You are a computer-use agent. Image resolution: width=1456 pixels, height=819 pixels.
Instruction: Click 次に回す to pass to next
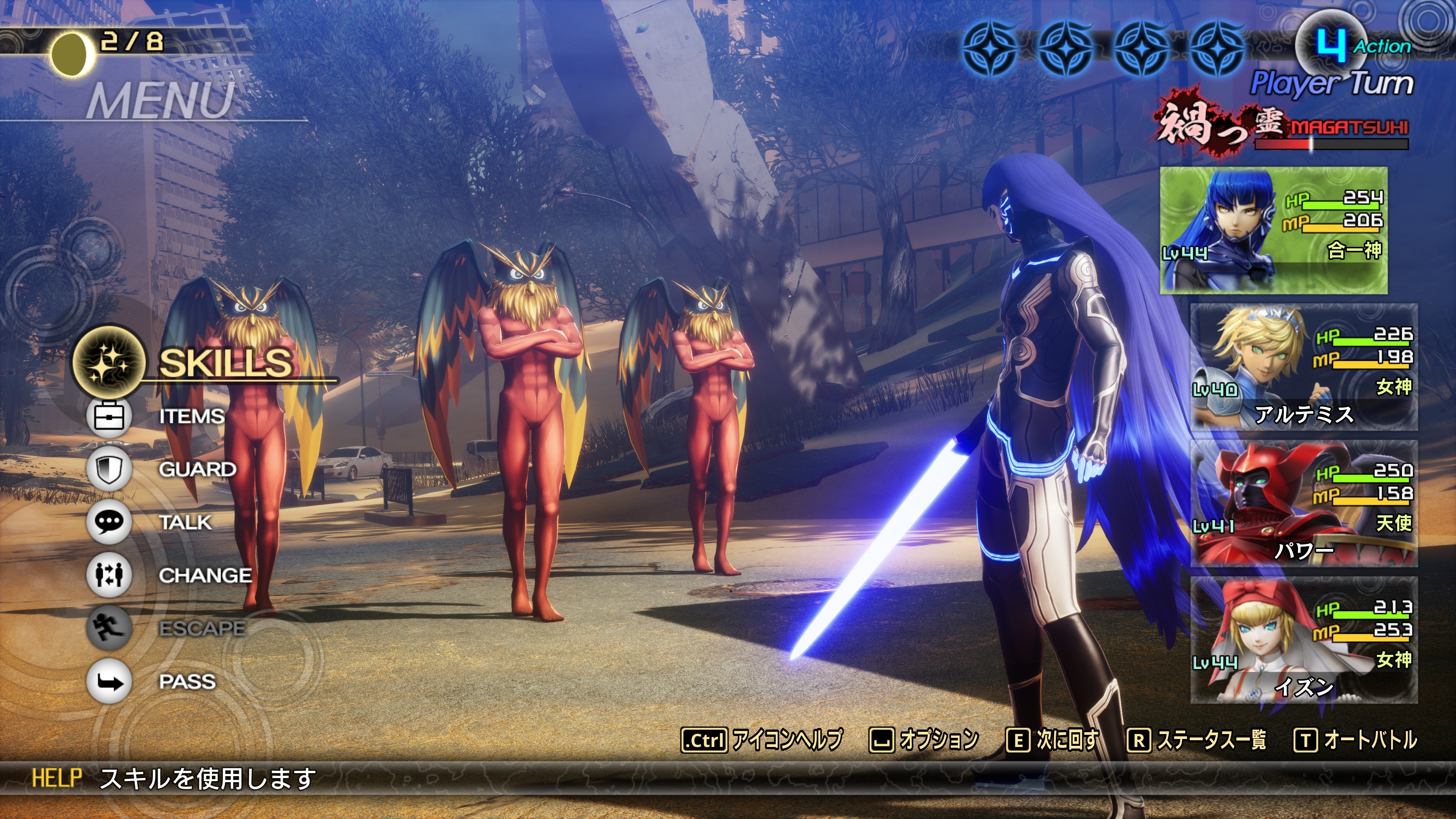[x=1053, y=739]
